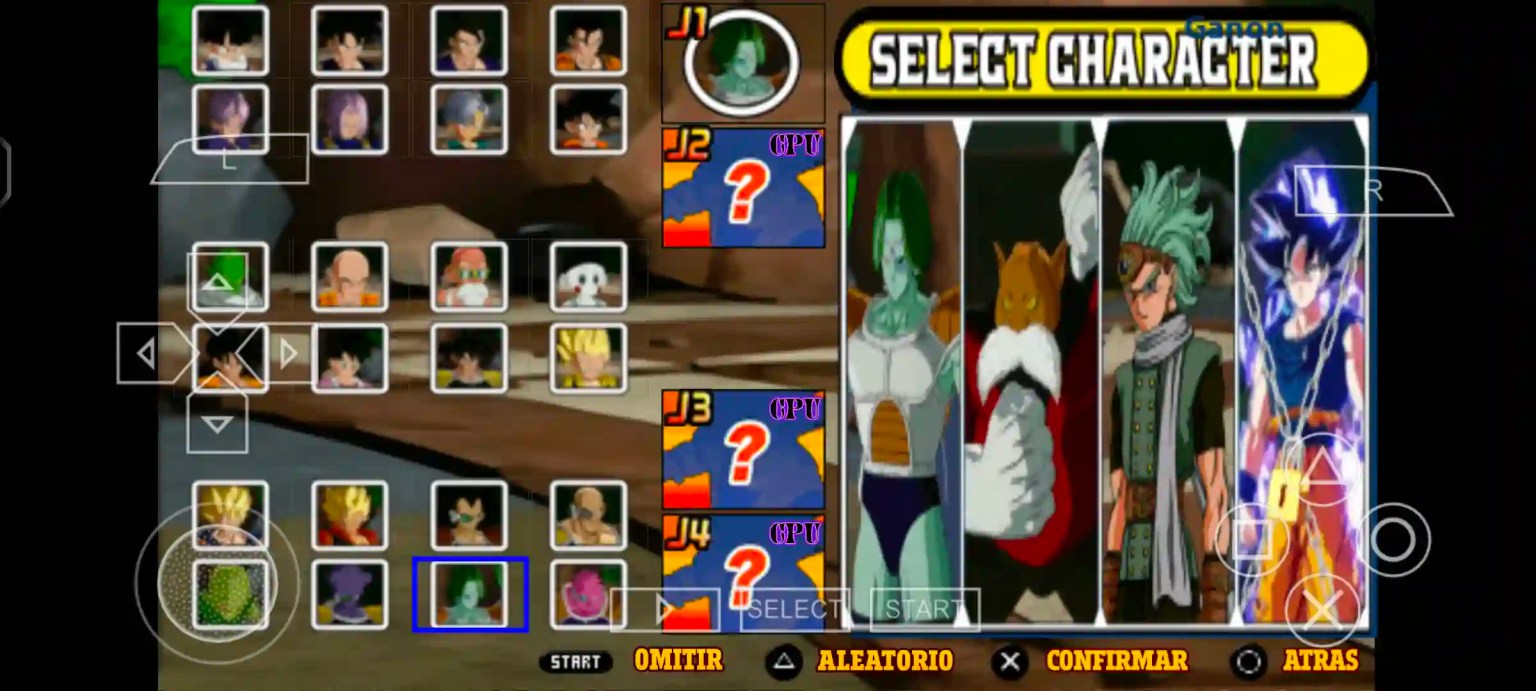The height and width of the screenshot is (691, 1536).
Task: Tap the emulator's START touch button
Action: point(924,609)
